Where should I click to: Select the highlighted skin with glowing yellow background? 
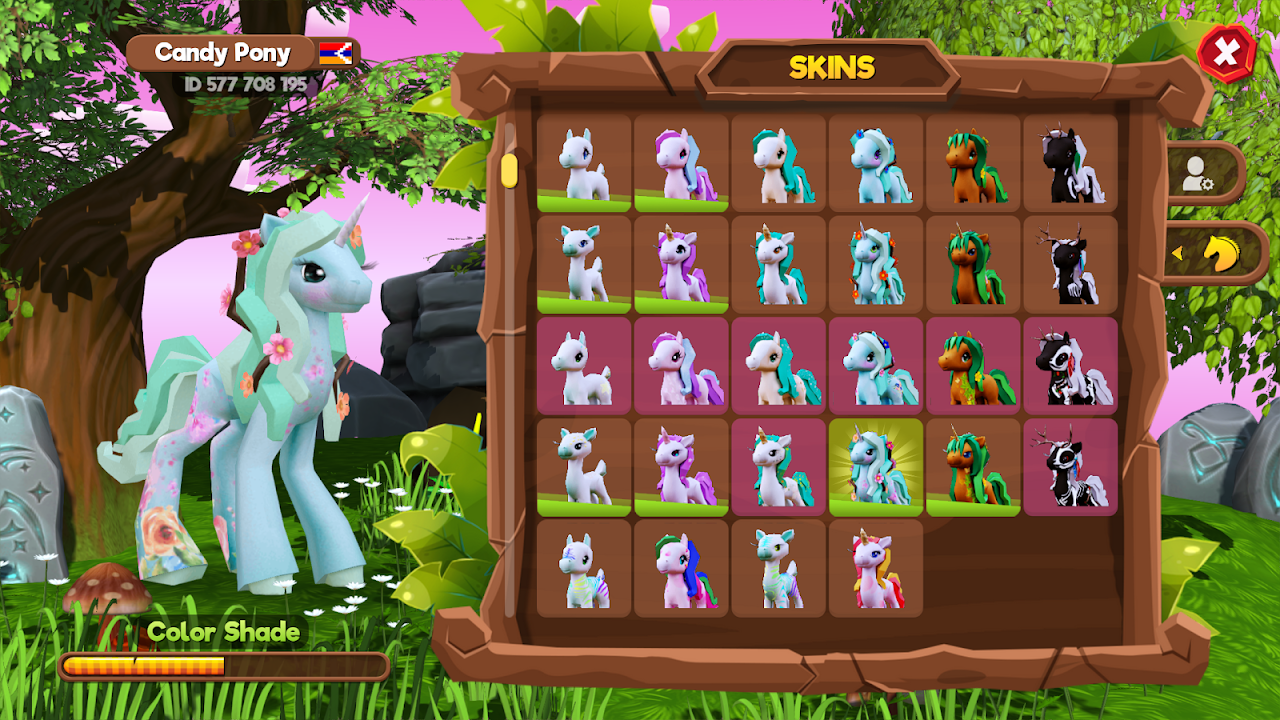(x=876, y=467)
